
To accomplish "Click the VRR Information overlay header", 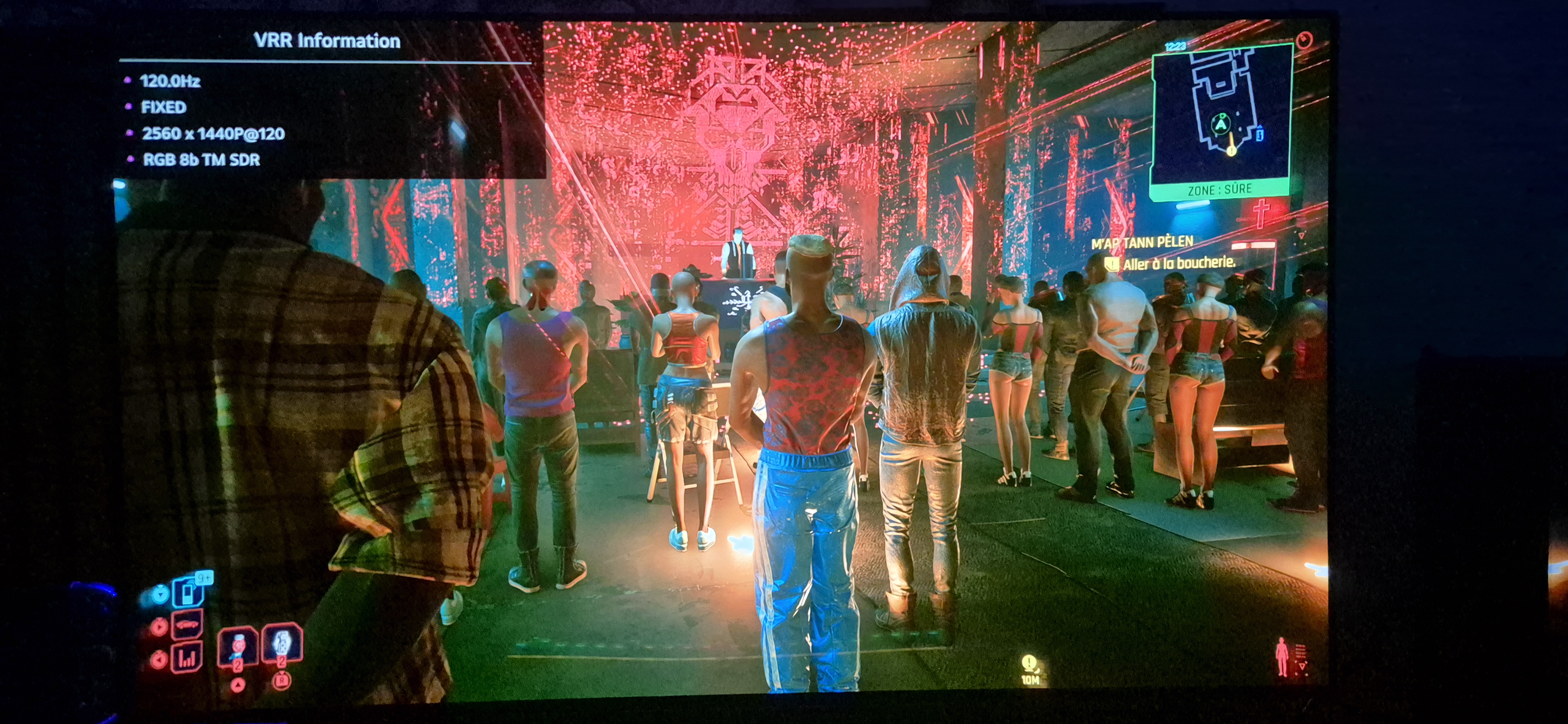I will coord(327,41).
